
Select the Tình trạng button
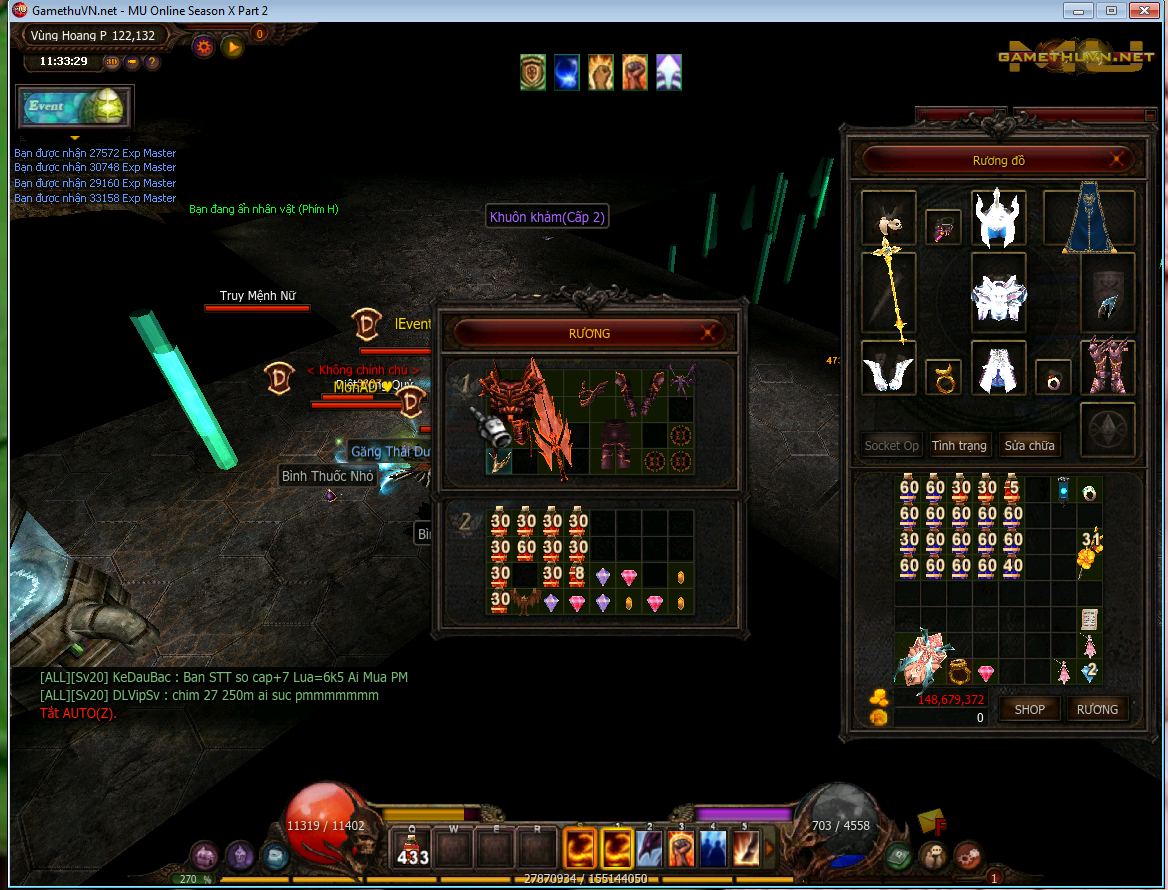click(959, 445)
